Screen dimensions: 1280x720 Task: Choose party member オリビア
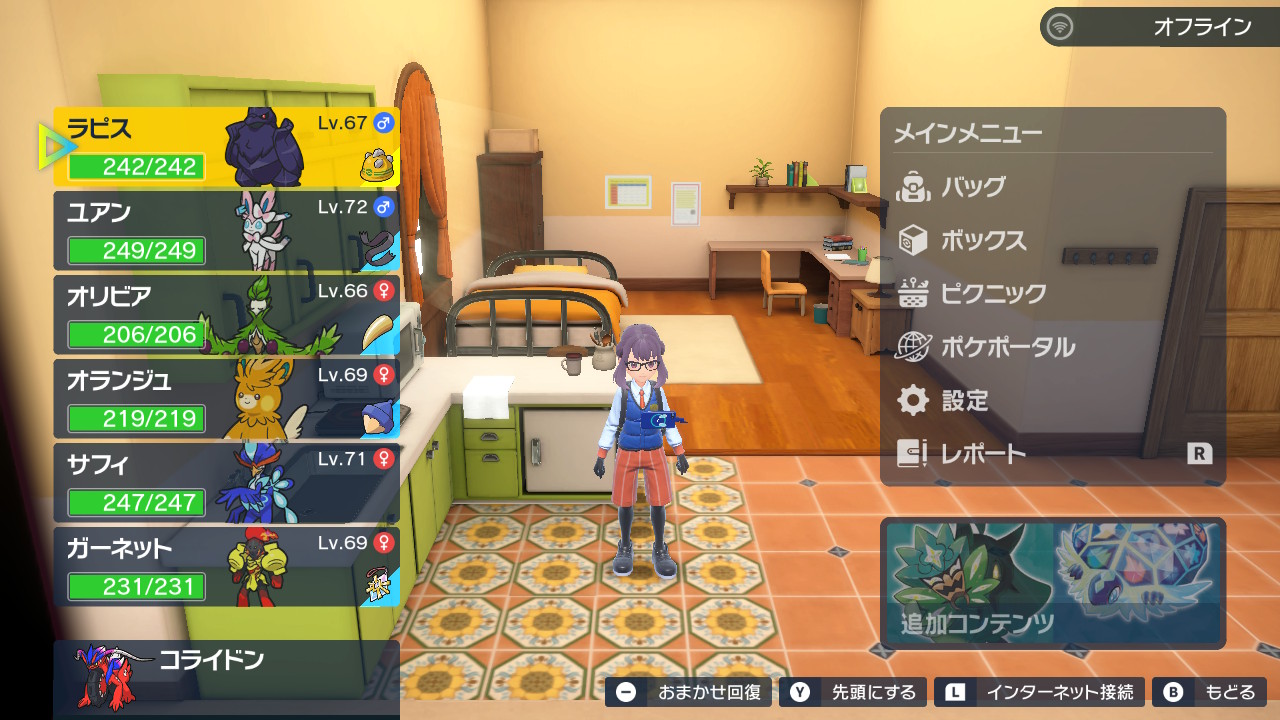[x=226, y=315]
